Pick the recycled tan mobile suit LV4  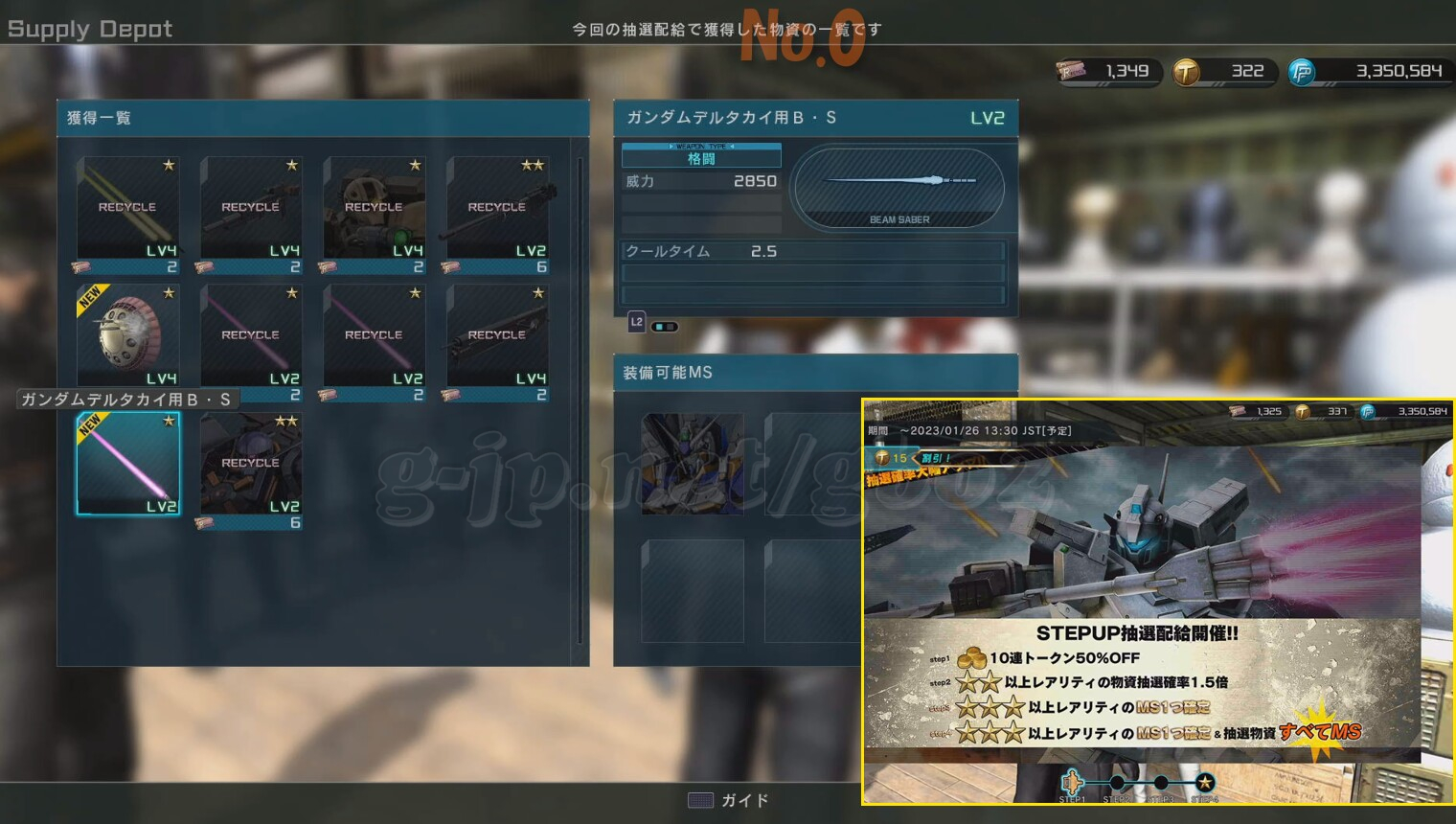tap(374, 208)
